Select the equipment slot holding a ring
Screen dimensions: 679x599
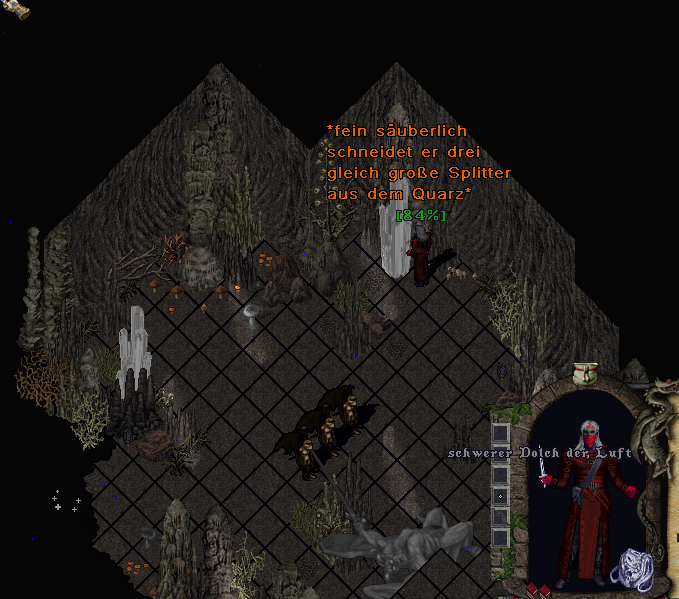(500, 496)
